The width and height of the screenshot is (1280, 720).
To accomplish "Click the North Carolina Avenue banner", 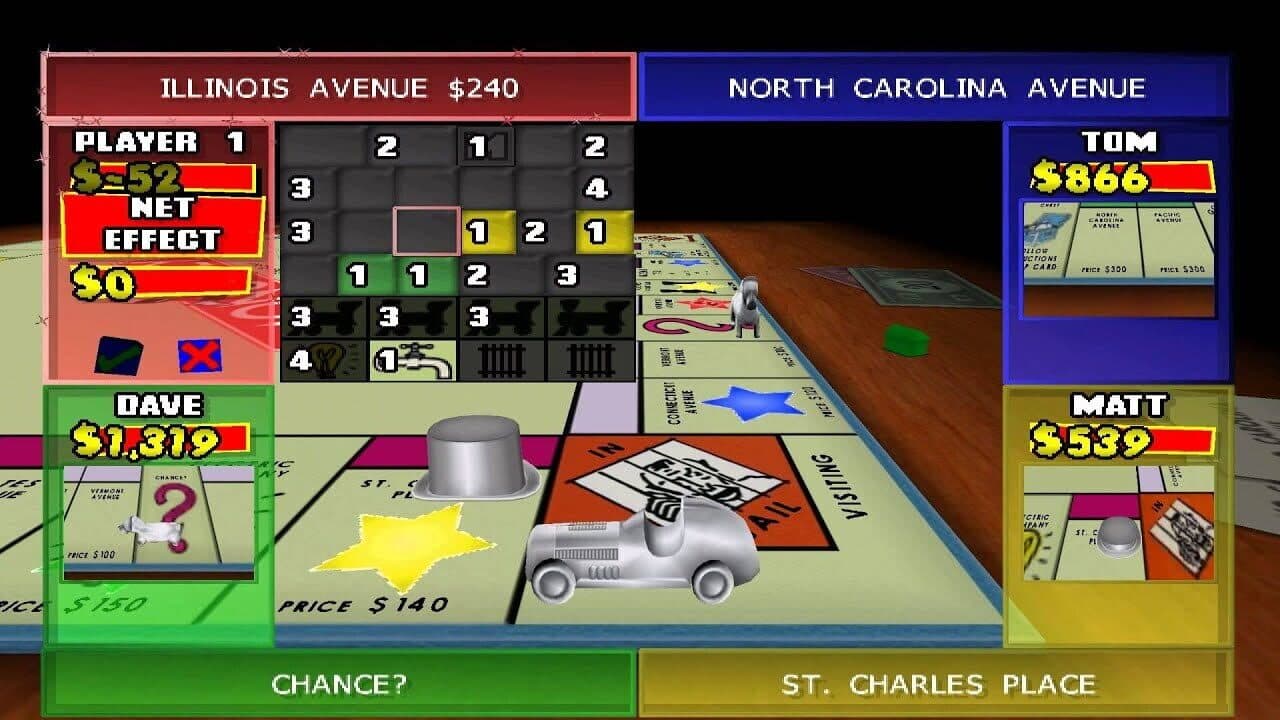I will [x=935, y=87].
